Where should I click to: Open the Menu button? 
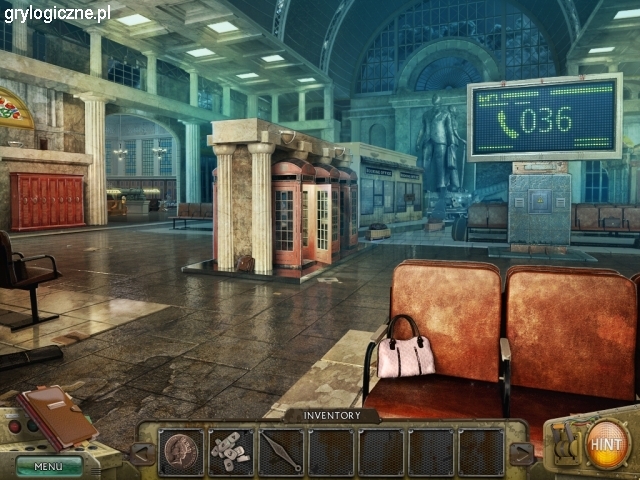[x=48, y=465]
